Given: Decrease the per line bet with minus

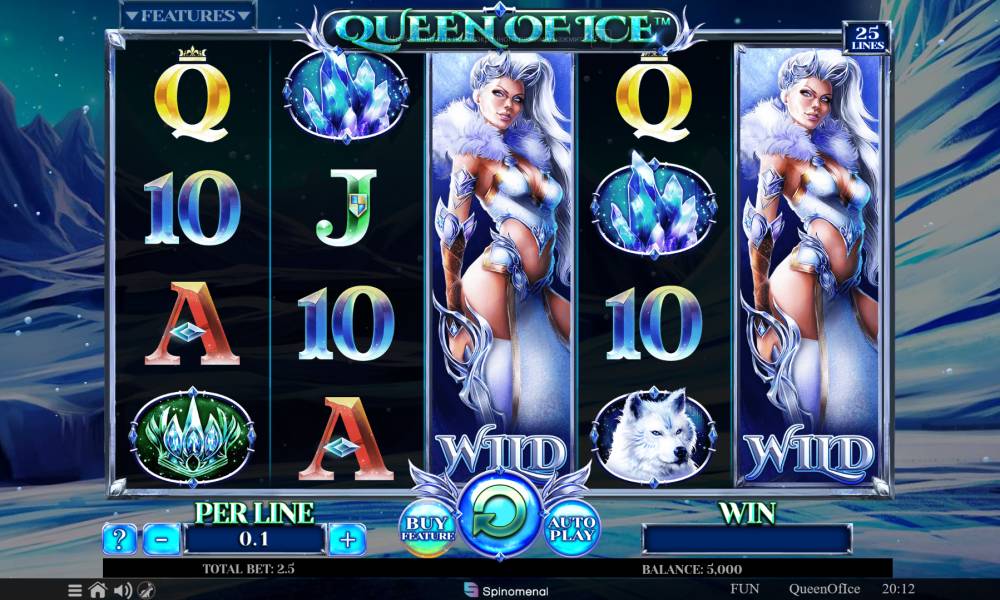Looking at the screenshot, I should (161, 540).
